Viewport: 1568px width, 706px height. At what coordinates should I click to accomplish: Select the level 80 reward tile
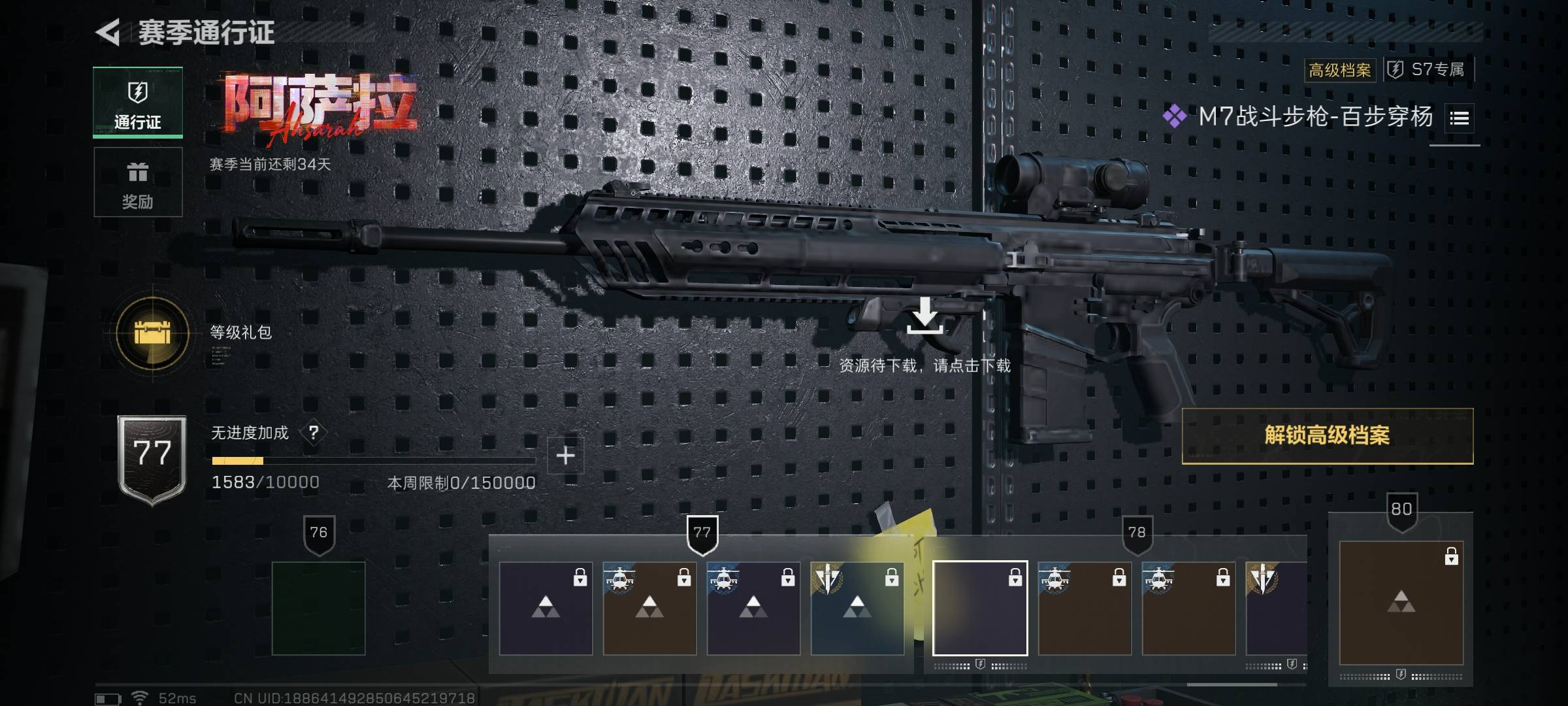(1401, 602)
